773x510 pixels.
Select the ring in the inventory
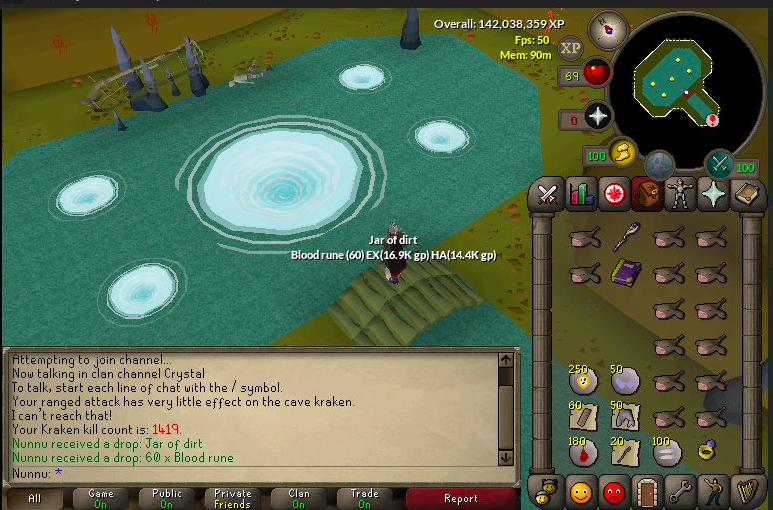point(708,452)
